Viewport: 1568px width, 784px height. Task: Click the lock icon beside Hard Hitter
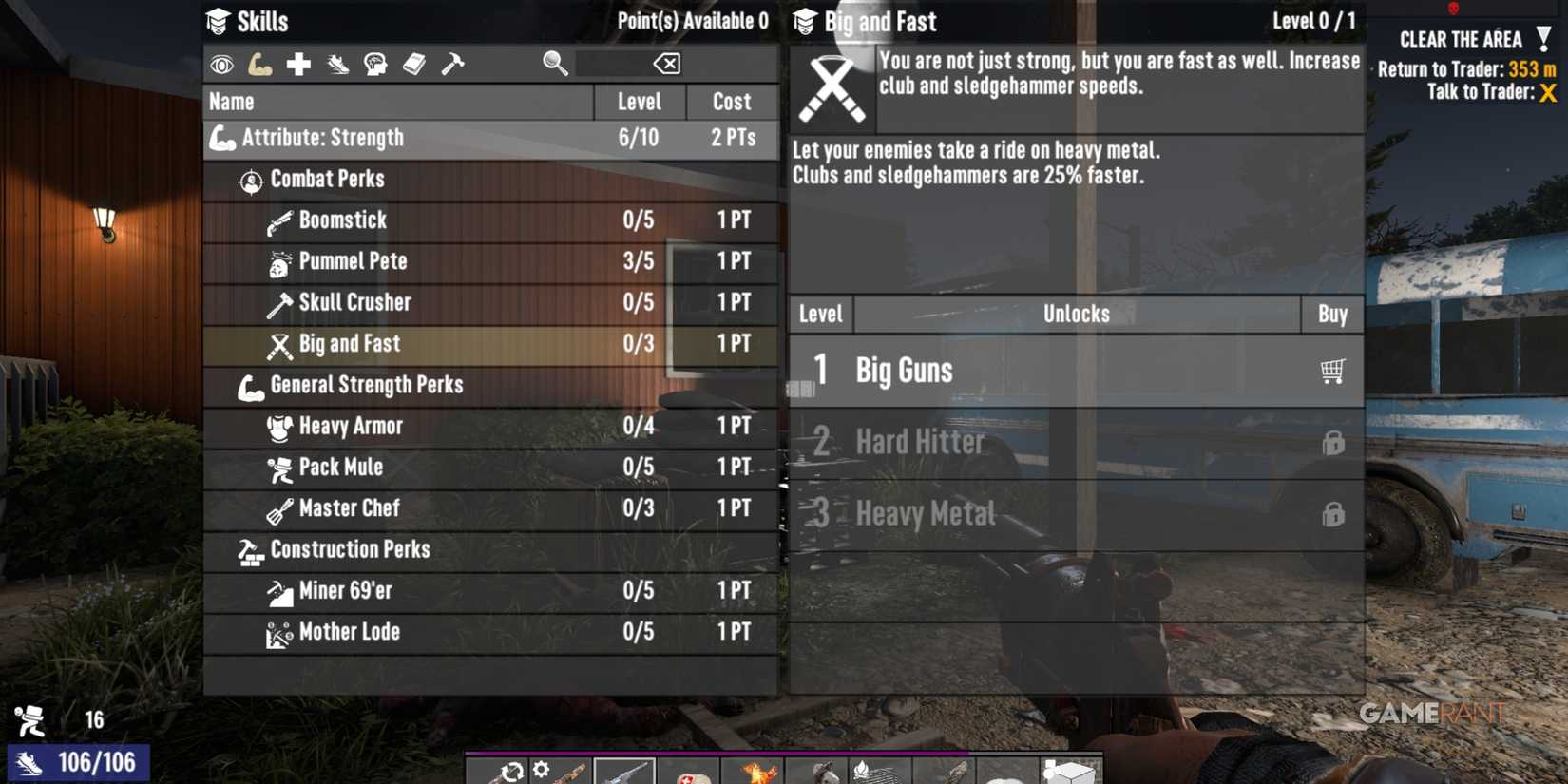pyautogui.click(x=1336, y=441)
